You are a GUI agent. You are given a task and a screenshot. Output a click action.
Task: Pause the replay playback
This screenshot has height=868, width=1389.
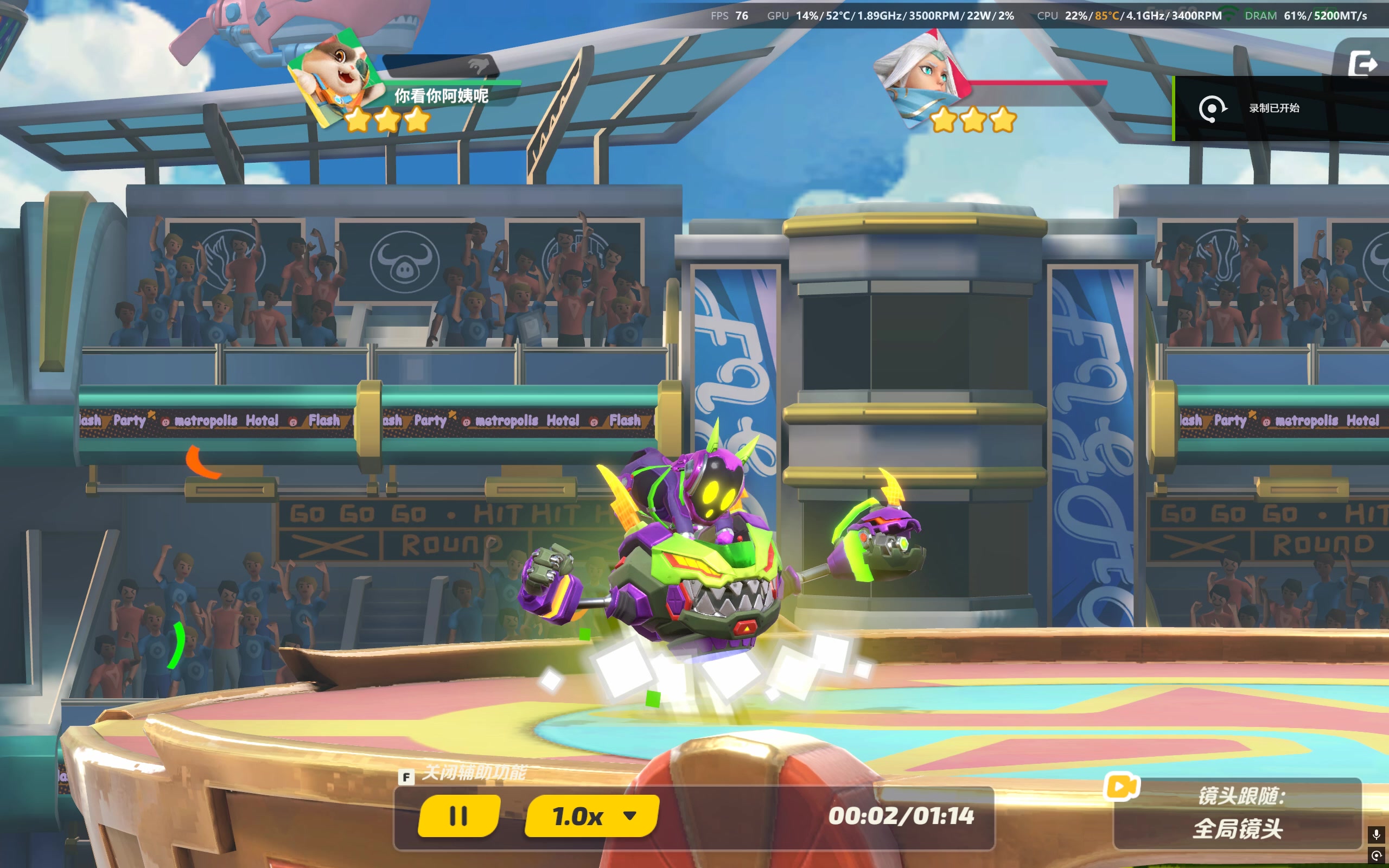click(x=458, y=816)
